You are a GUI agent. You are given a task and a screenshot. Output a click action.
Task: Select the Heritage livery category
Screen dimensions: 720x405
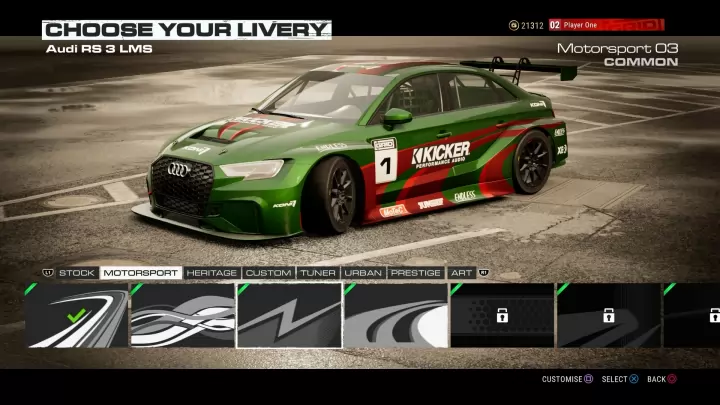pyautogui.click(x=211, y=272)
